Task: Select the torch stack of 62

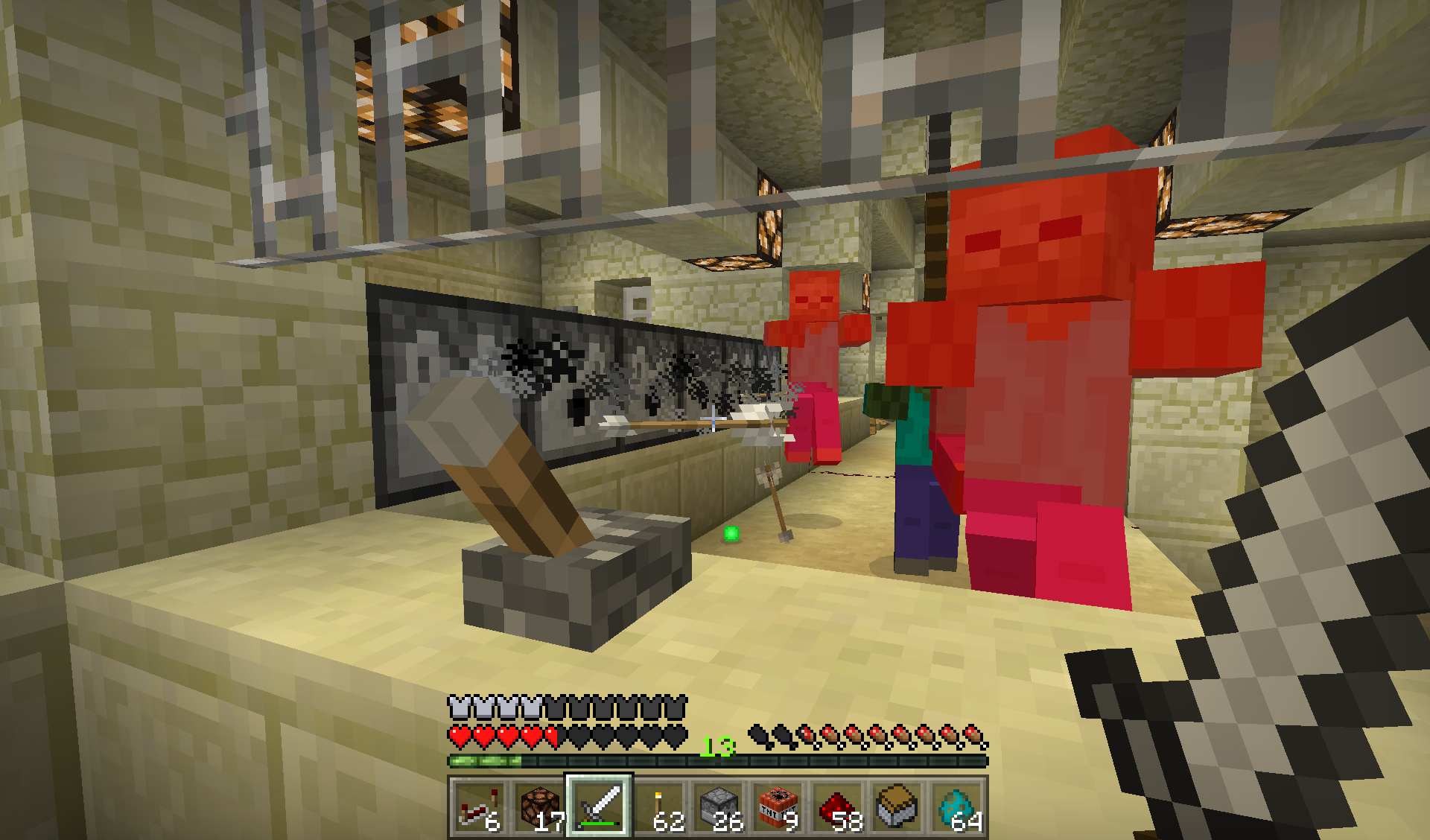Action: tap(658, 808)
